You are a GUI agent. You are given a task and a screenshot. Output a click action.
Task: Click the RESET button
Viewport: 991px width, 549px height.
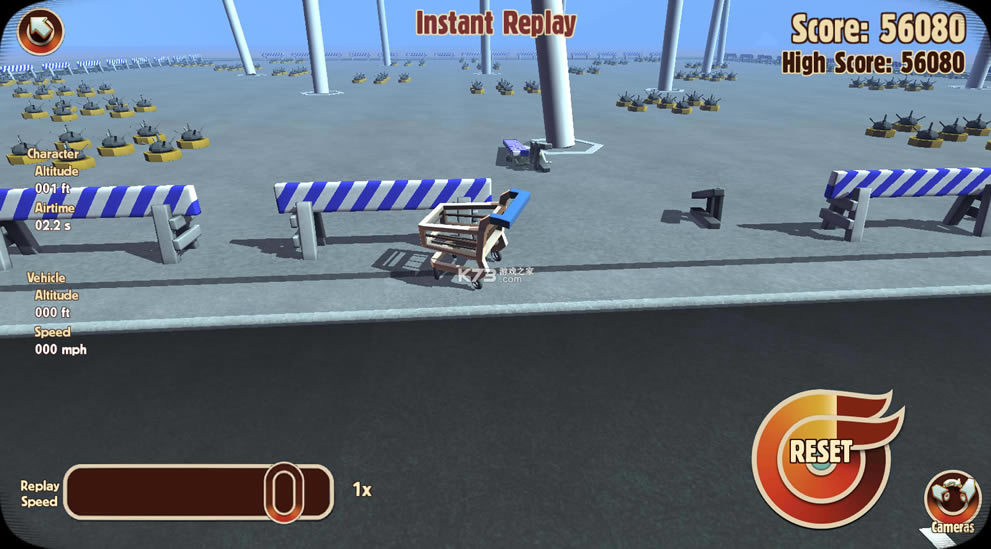click(821, 451)
